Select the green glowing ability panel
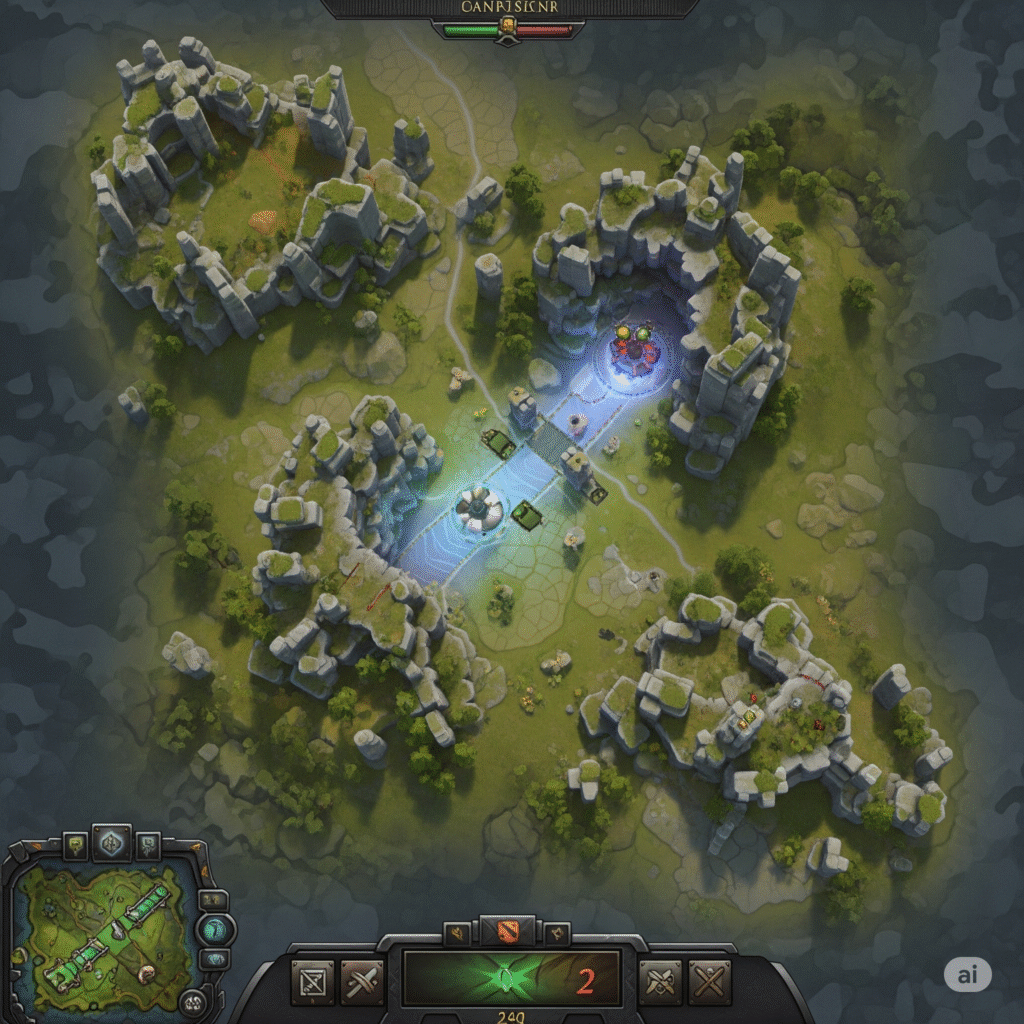Image resolution: width=1024 pixels, height=1024 pixels. (x=511, y=978)
